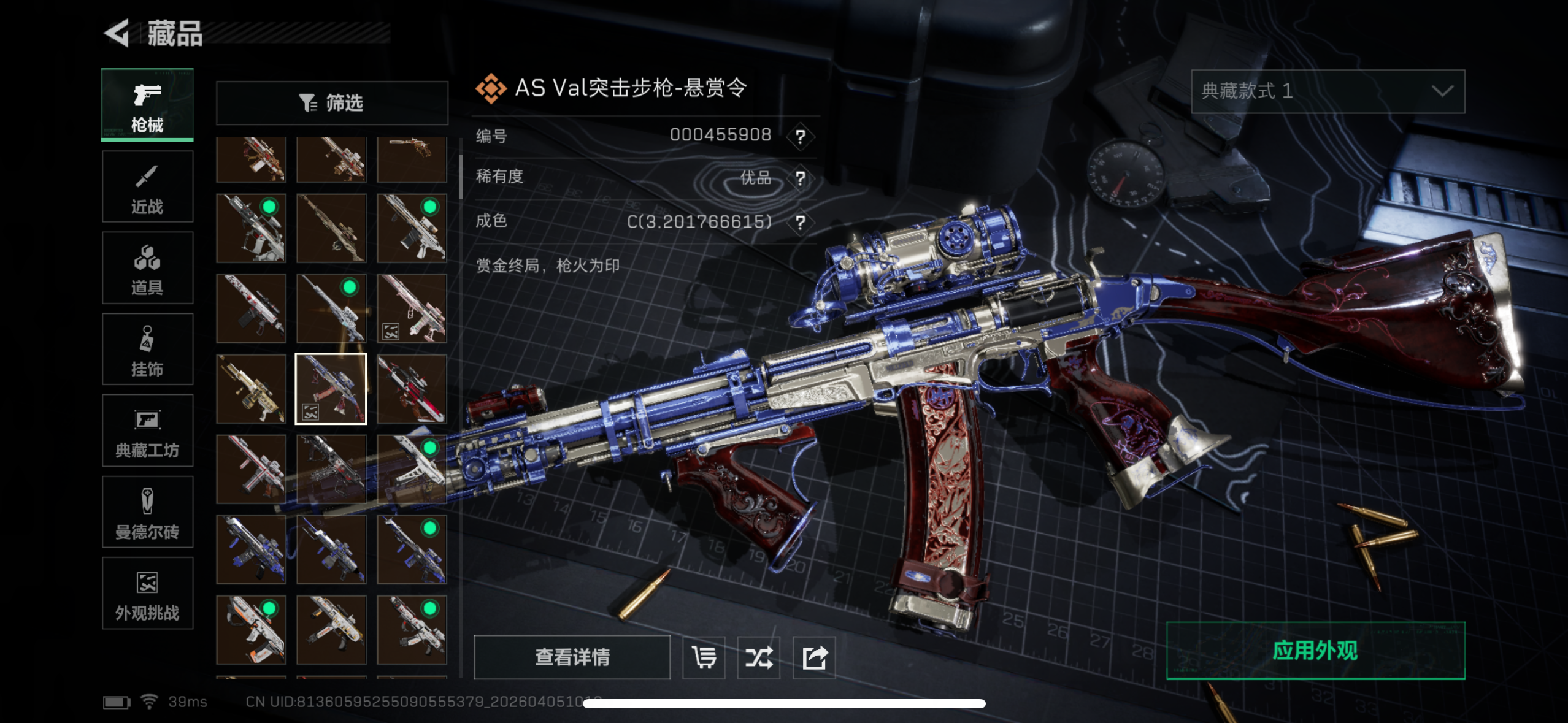
Task: Open the 典藏工坊 workshop tab
Action: pyautogui.click(x=147, y=431)
